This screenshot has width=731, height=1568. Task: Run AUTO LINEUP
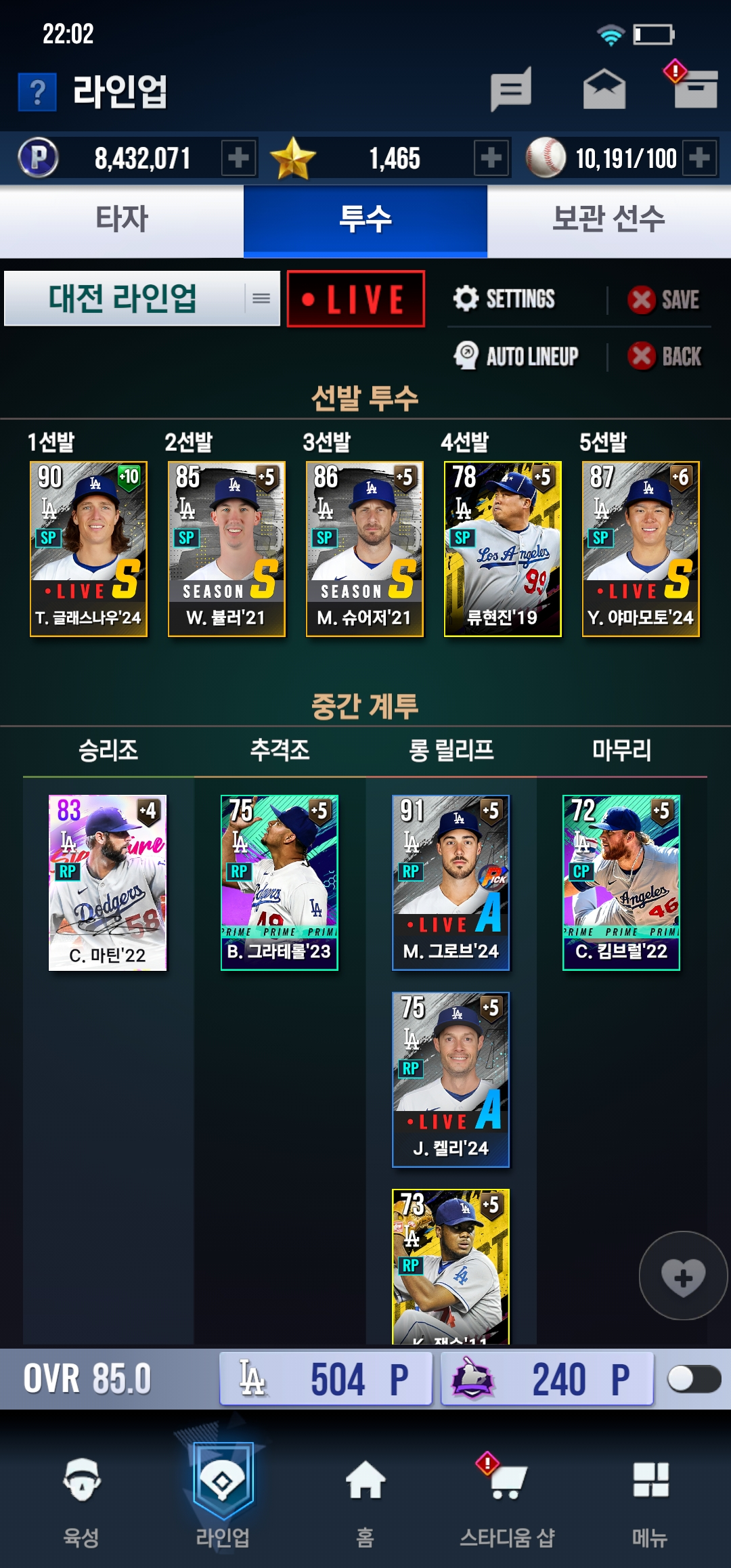[x=517, y=356]
